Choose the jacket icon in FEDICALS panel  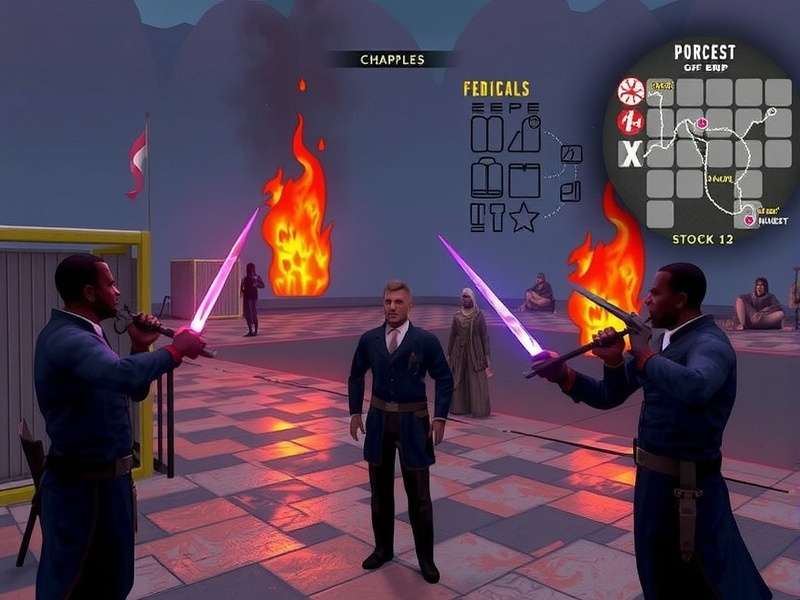tap(487, 179)
